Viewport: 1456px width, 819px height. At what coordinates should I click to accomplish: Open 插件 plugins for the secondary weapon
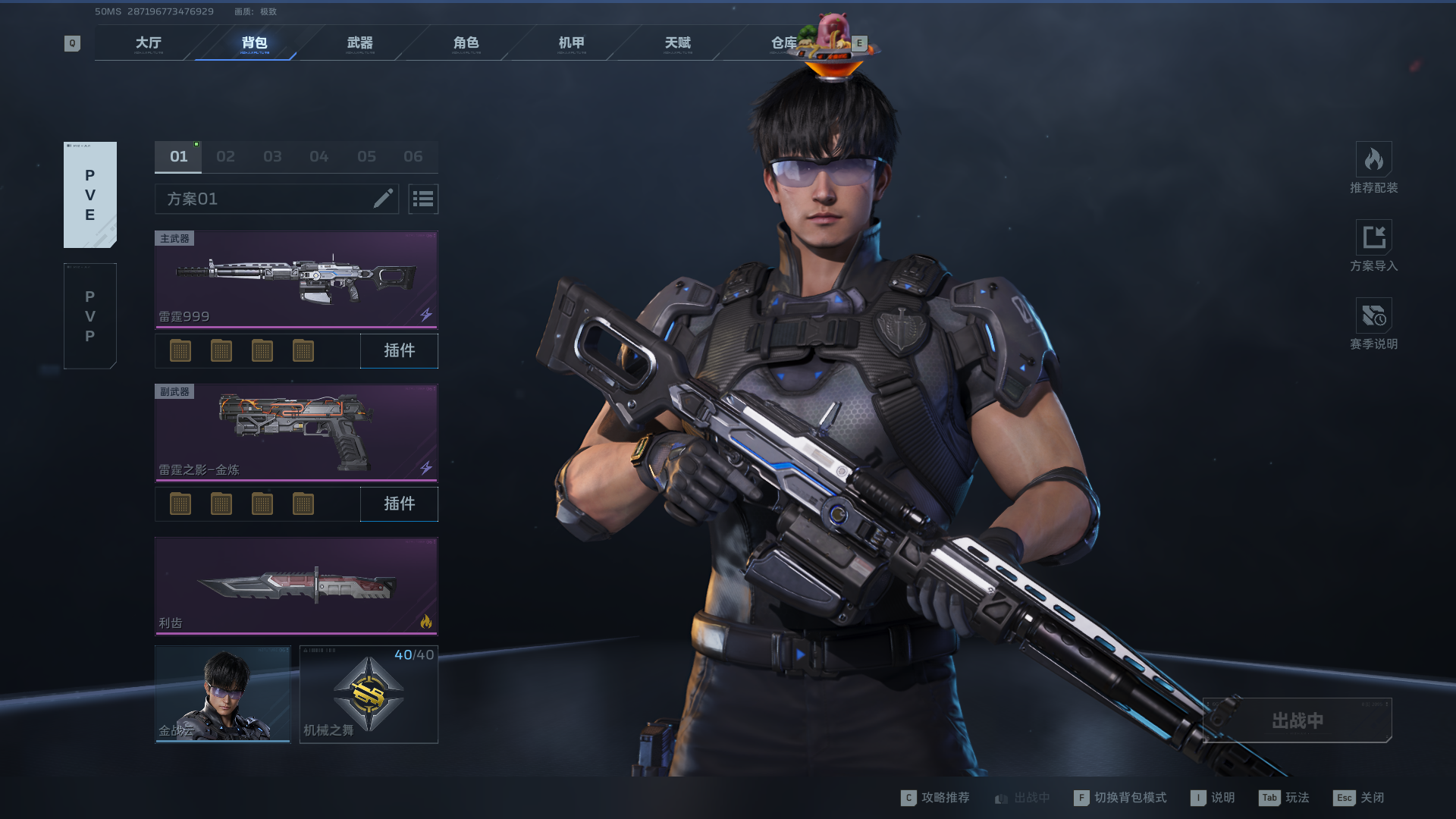coord(399,504)
